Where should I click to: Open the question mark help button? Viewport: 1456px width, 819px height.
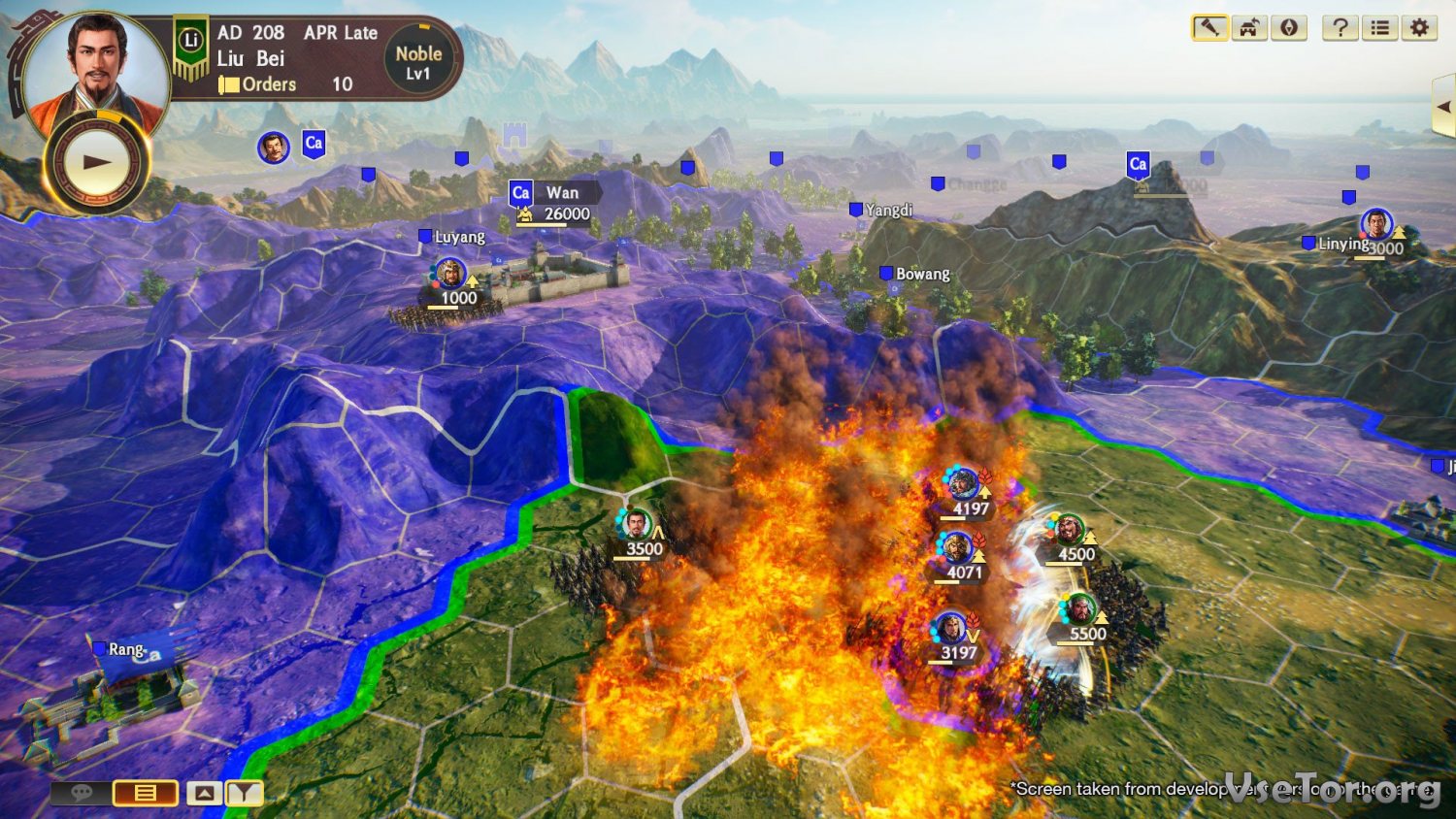tap(1340, 27)
